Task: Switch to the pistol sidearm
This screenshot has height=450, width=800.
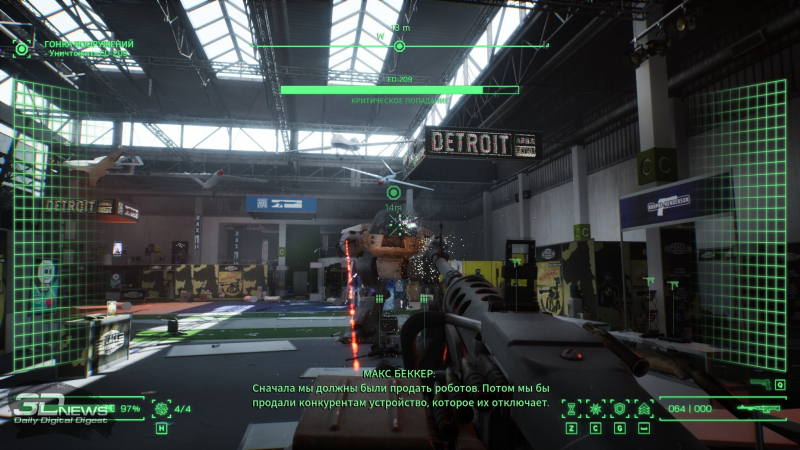Action: point(760,384)
